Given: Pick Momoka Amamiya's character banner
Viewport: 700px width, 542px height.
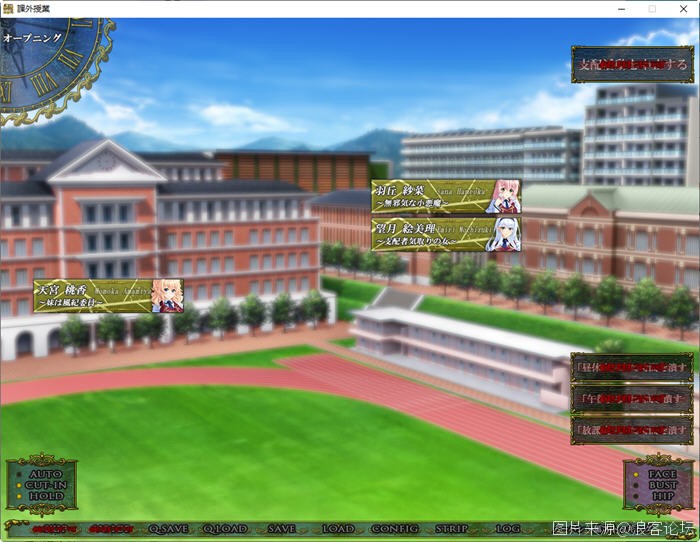Looking at the screenshot, I should (x=108, y=295).
